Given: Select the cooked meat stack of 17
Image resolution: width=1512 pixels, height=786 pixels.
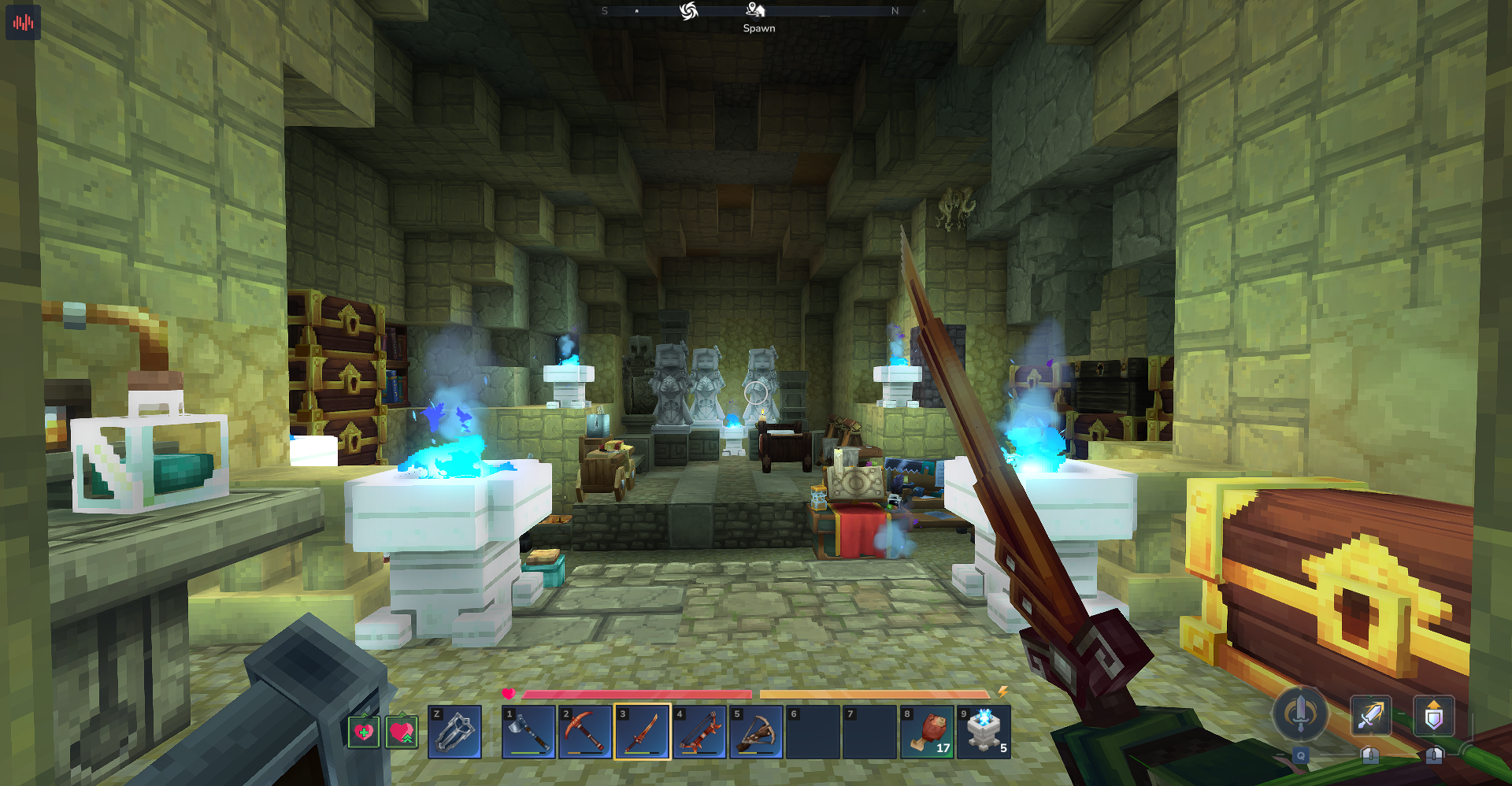Looking at the screenshot, I should coord(927,732).
